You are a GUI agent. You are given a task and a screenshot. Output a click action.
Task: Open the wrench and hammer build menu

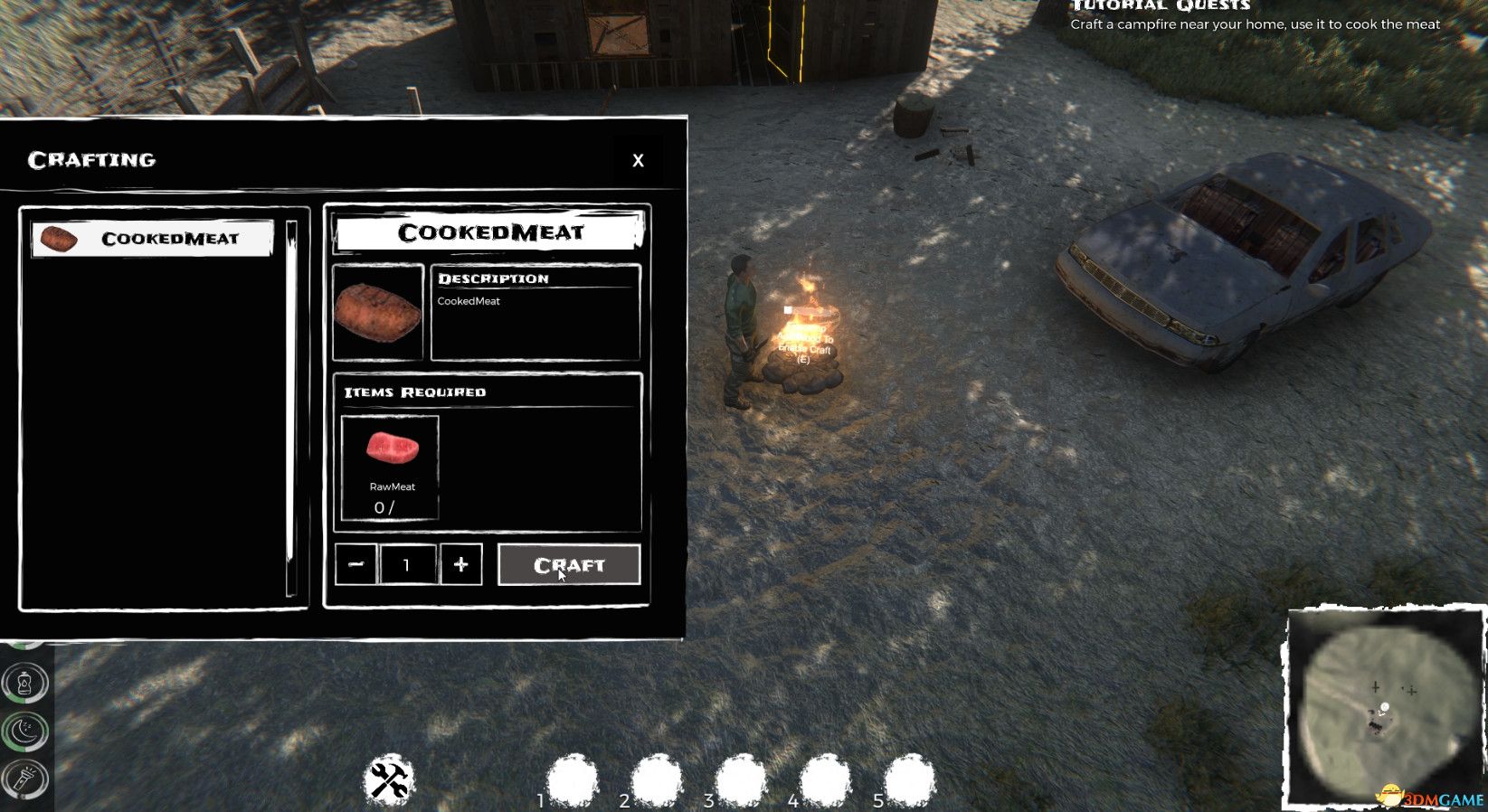(x=389, y=780)
